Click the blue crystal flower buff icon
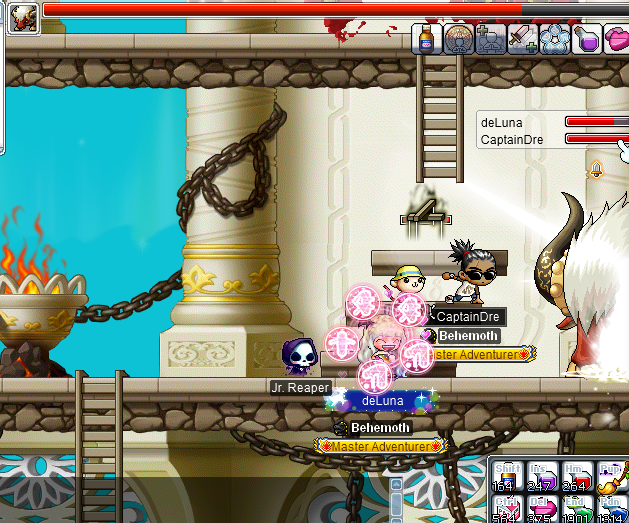629x523 pixels. click(x=554, y=39)
